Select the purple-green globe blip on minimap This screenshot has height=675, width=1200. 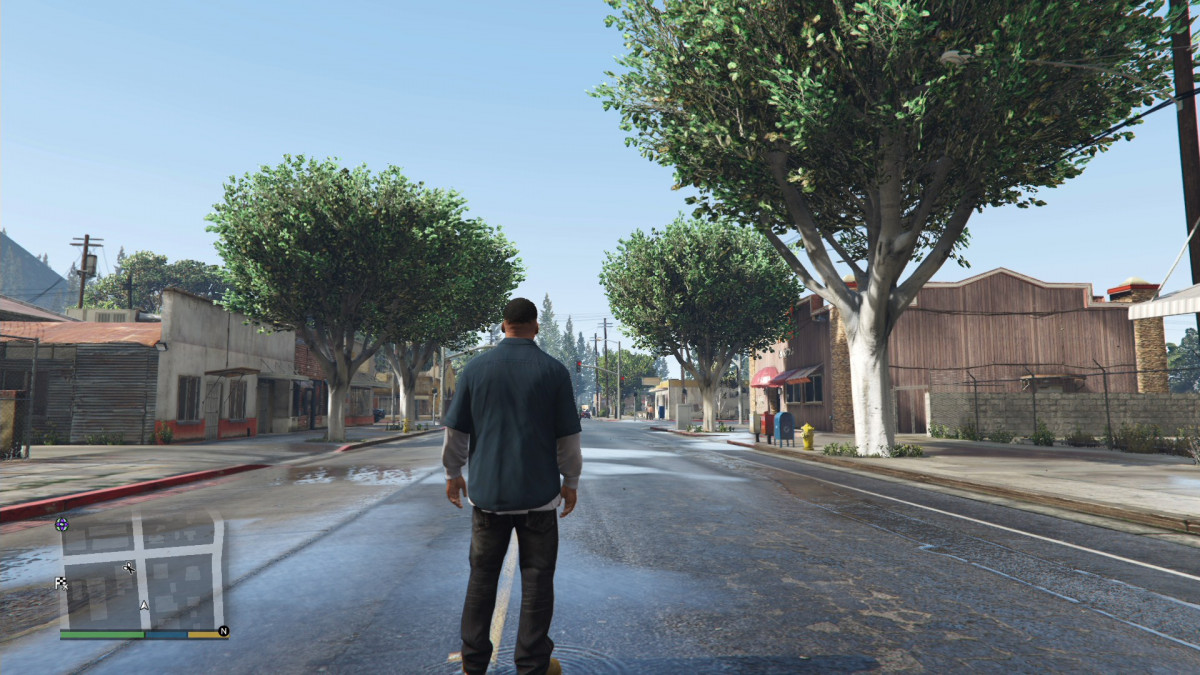[x=62, y=523]
